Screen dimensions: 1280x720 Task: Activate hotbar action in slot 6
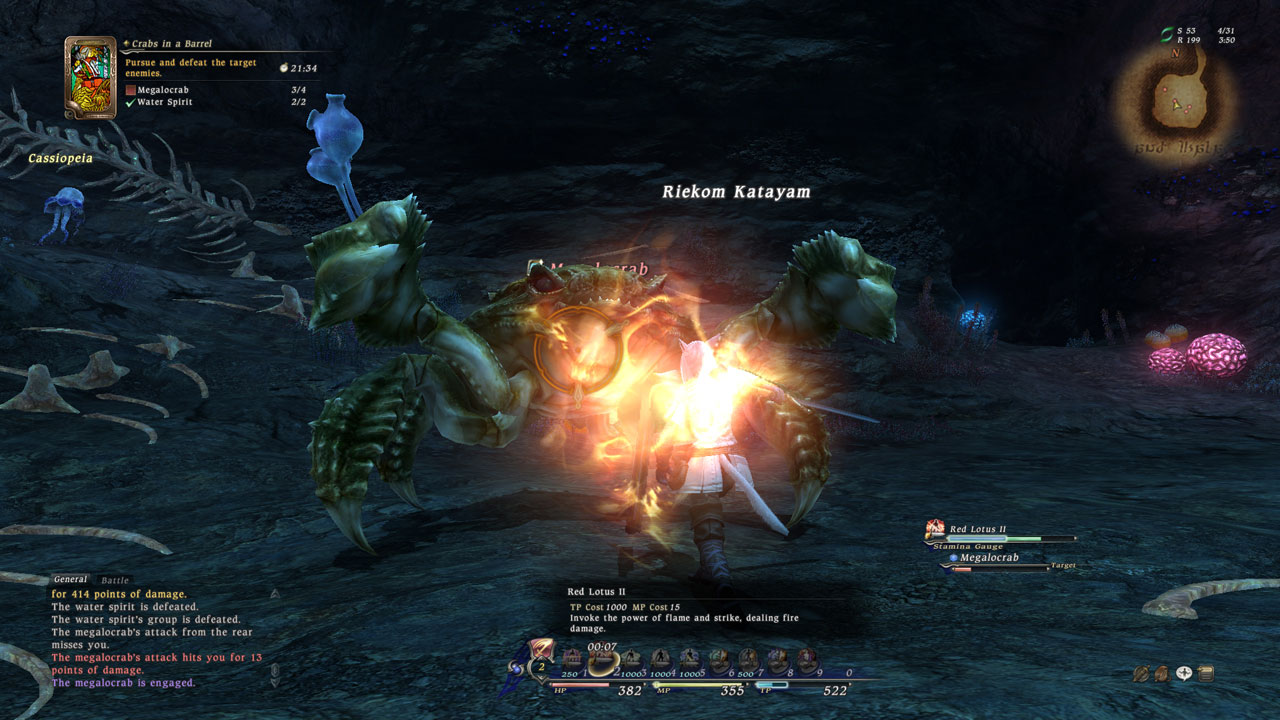coord(720,657)
